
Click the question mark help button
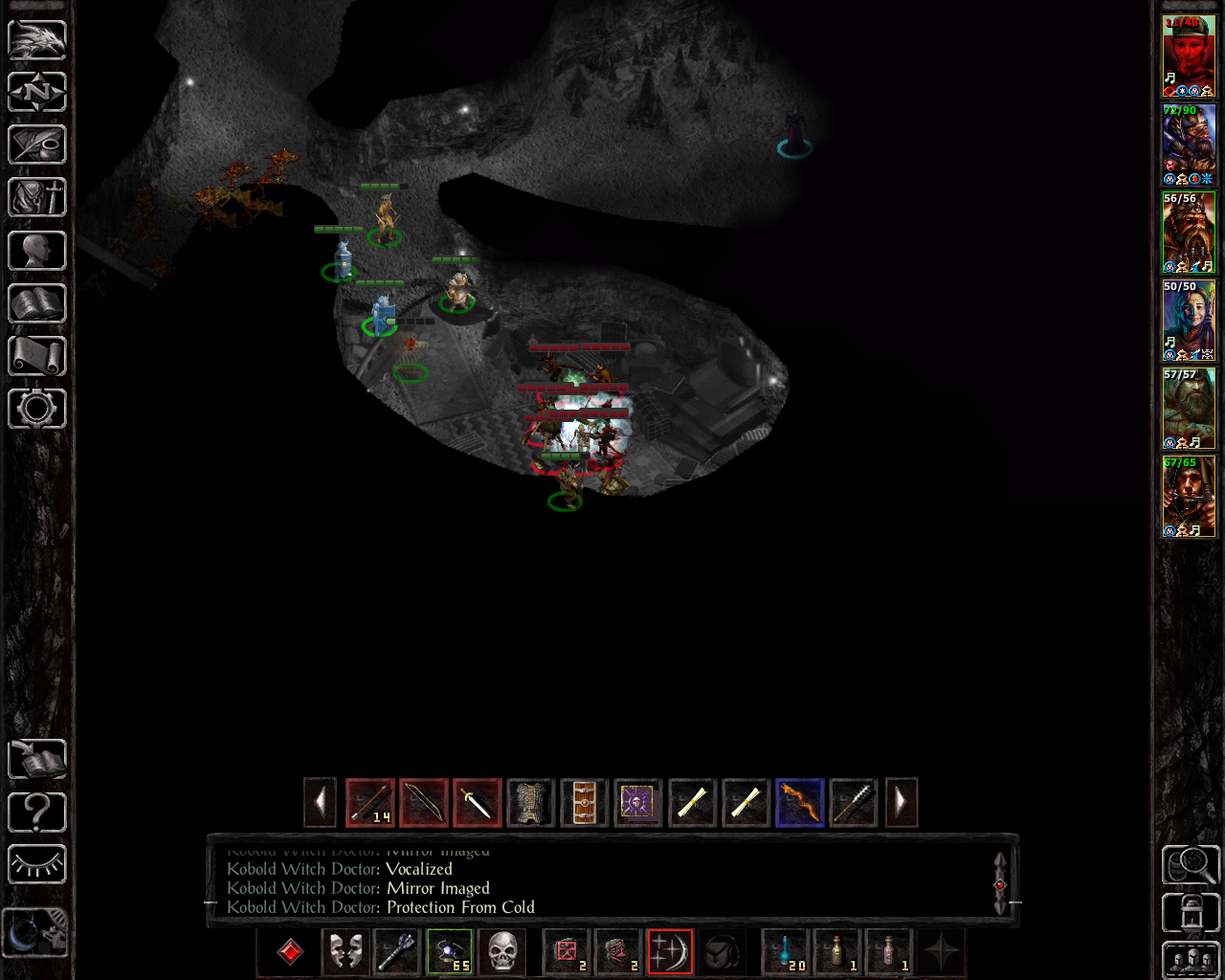[37, 813]
